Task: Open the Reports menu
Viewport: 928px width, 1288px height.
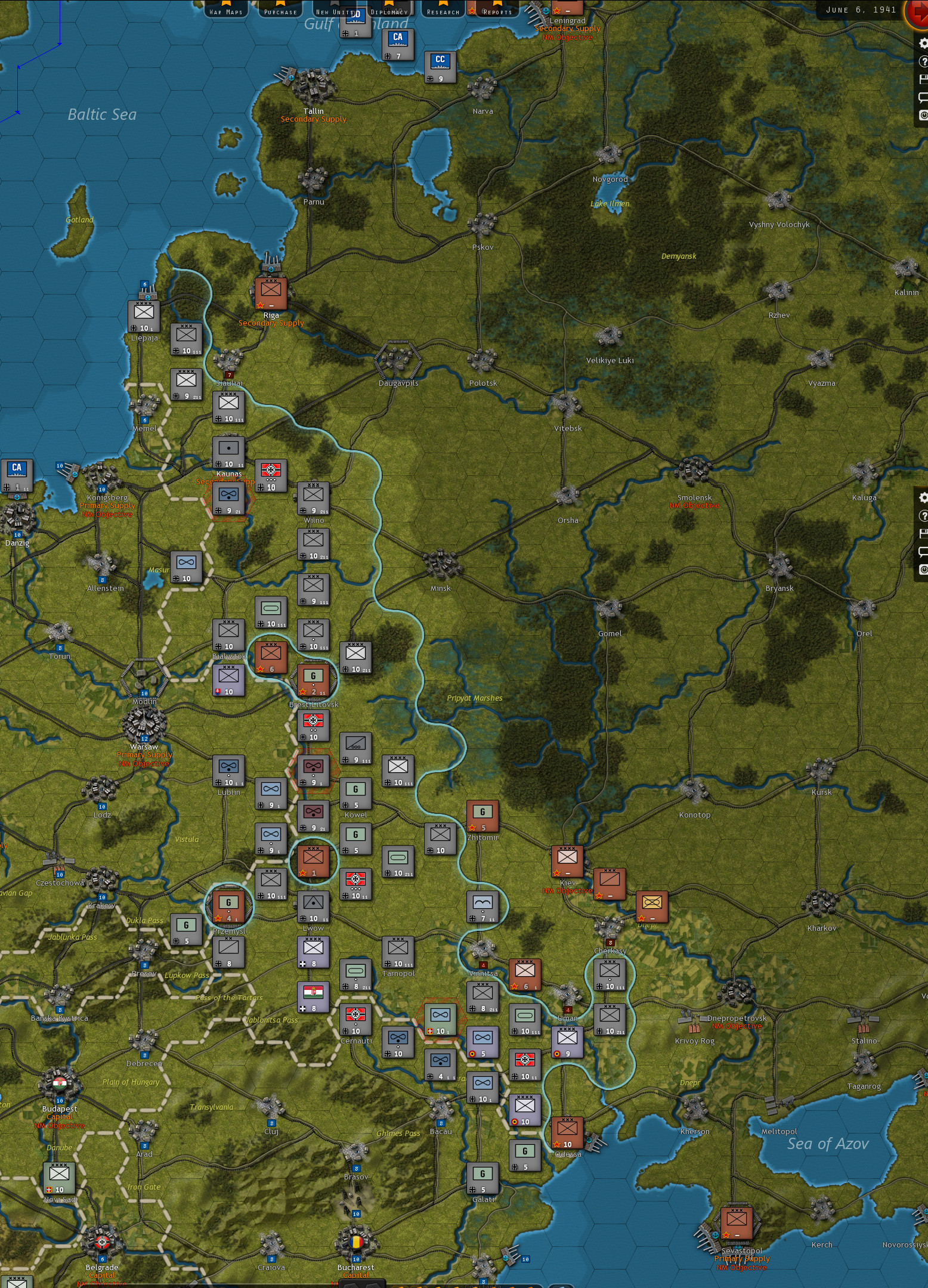Action: [x=497, y=12]
